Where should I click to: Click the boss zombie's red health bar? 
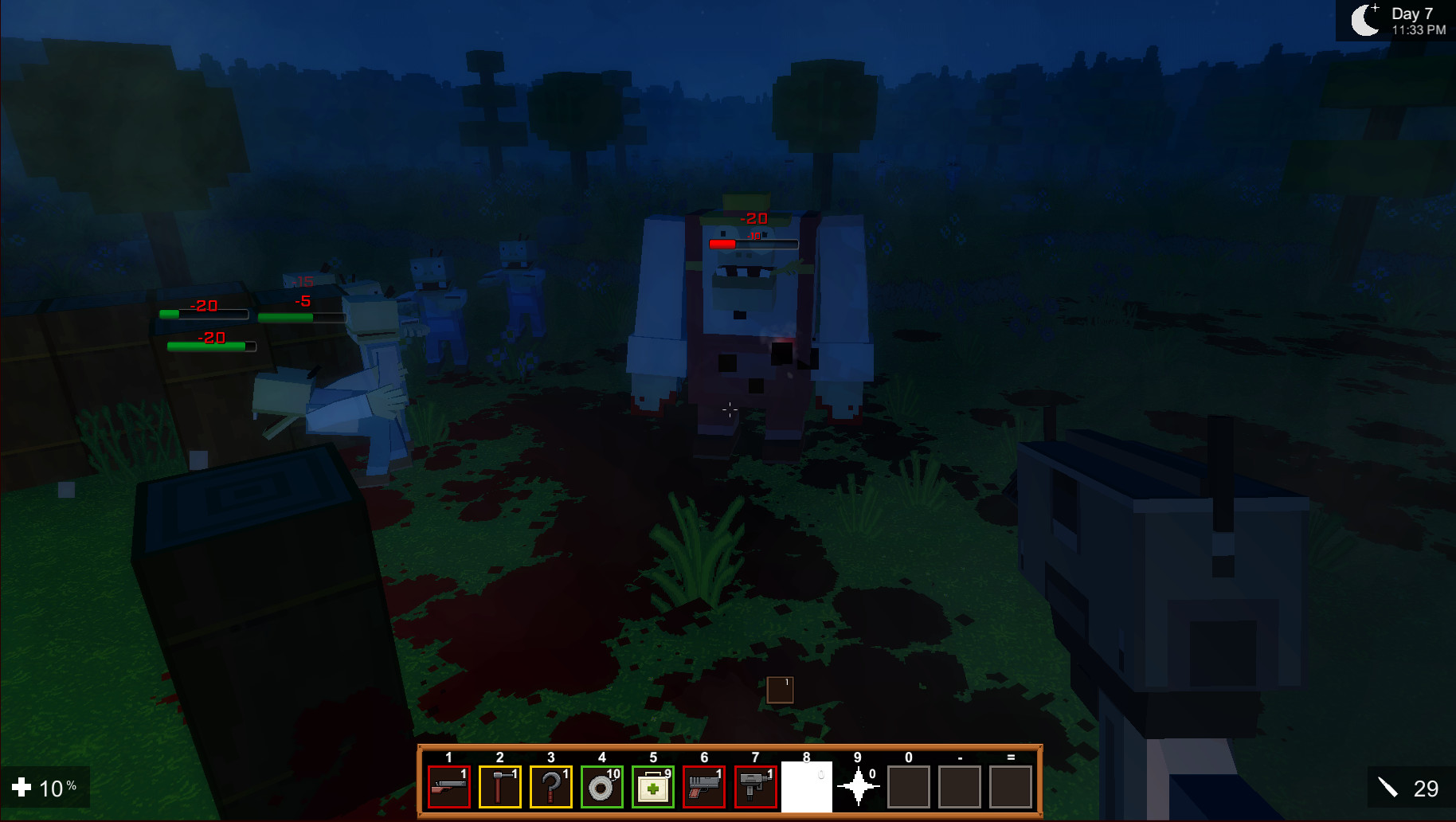pos(723,245)
